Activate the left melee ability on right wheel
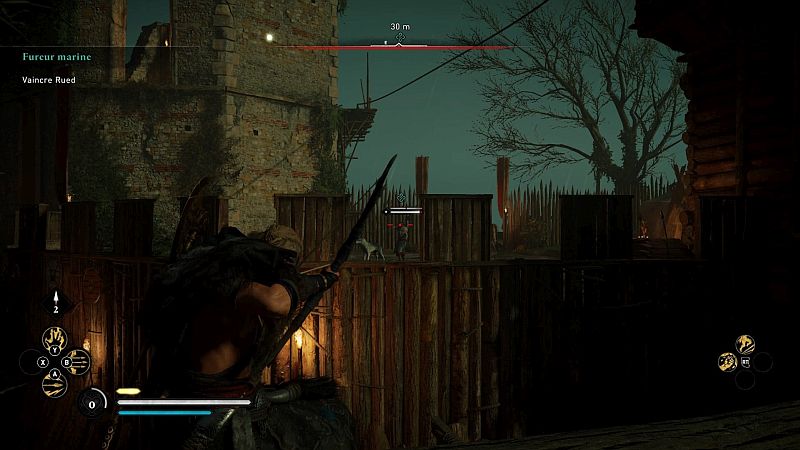Viewport: 800px width, 450px height. click(727, 362)
